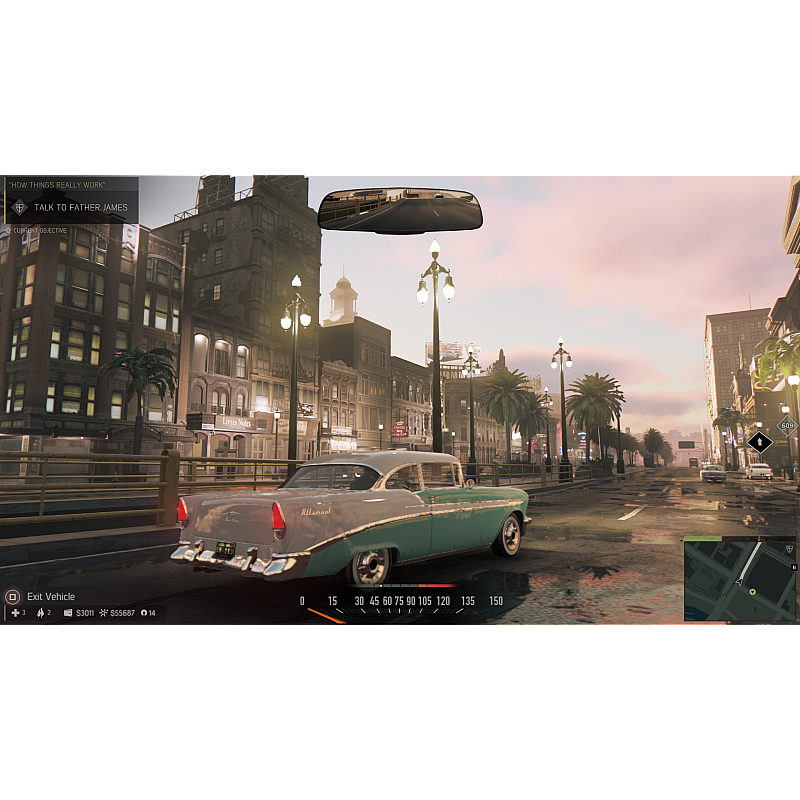The height and width of the screenshot is (800, 800).
Task: Click the black diamond navigation arrow marker
Action: coord(760,441)
